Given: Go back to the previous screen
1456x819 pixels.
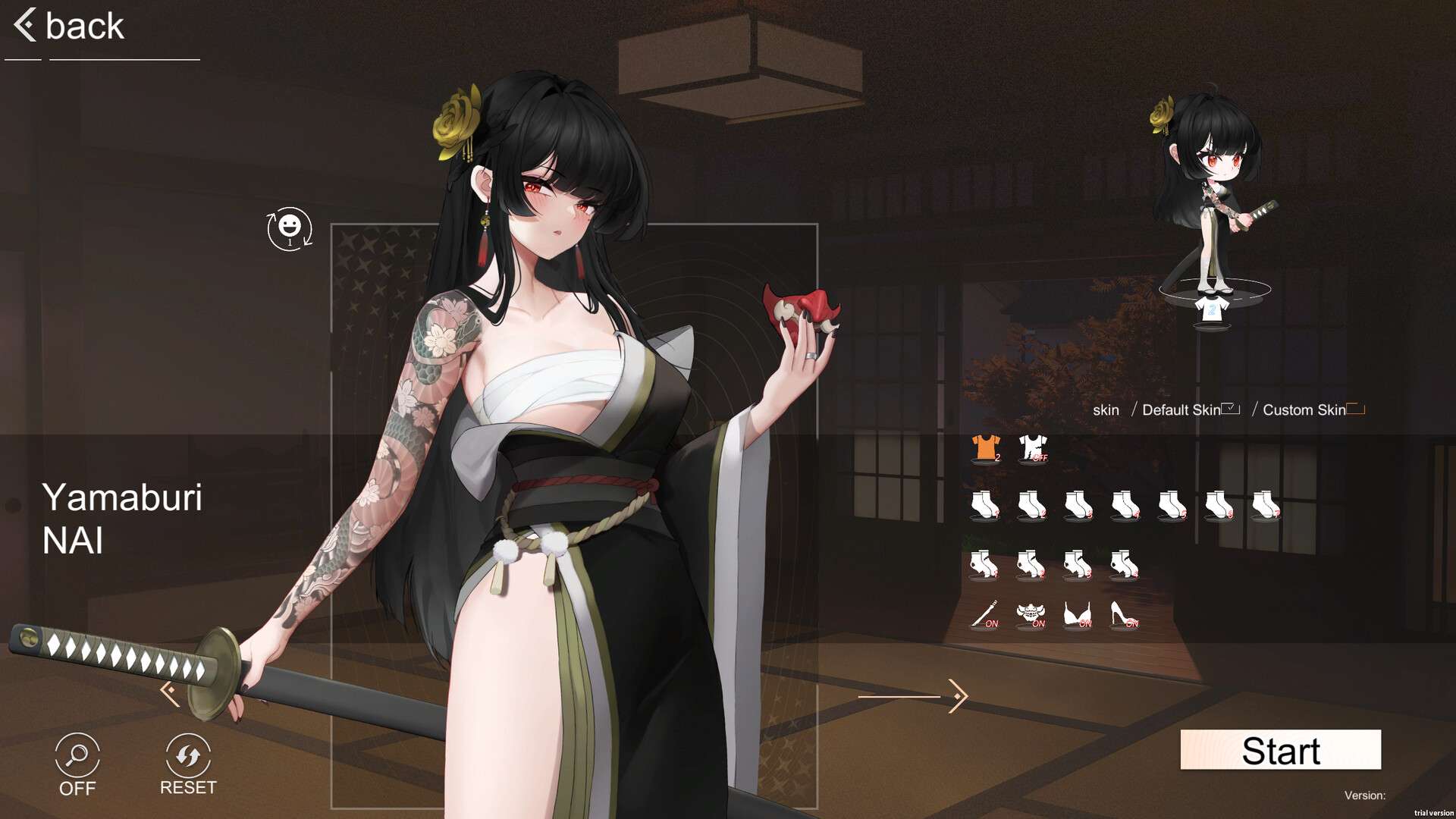Looking at the screenshot, I should 68,27.
